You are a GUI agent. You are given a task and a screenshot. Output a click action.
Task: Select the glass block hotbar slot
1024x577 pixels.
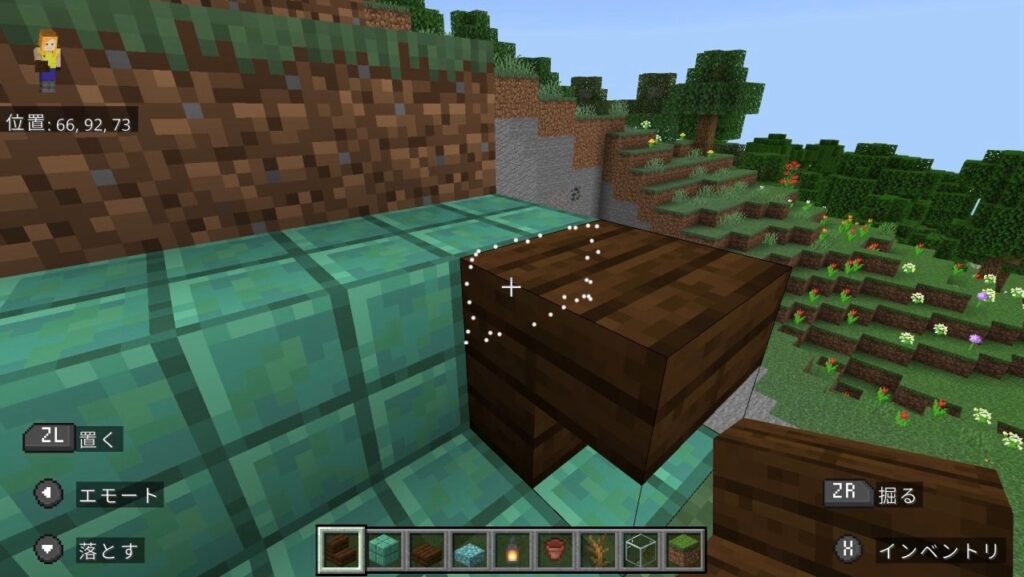click(x=641, y=550)
